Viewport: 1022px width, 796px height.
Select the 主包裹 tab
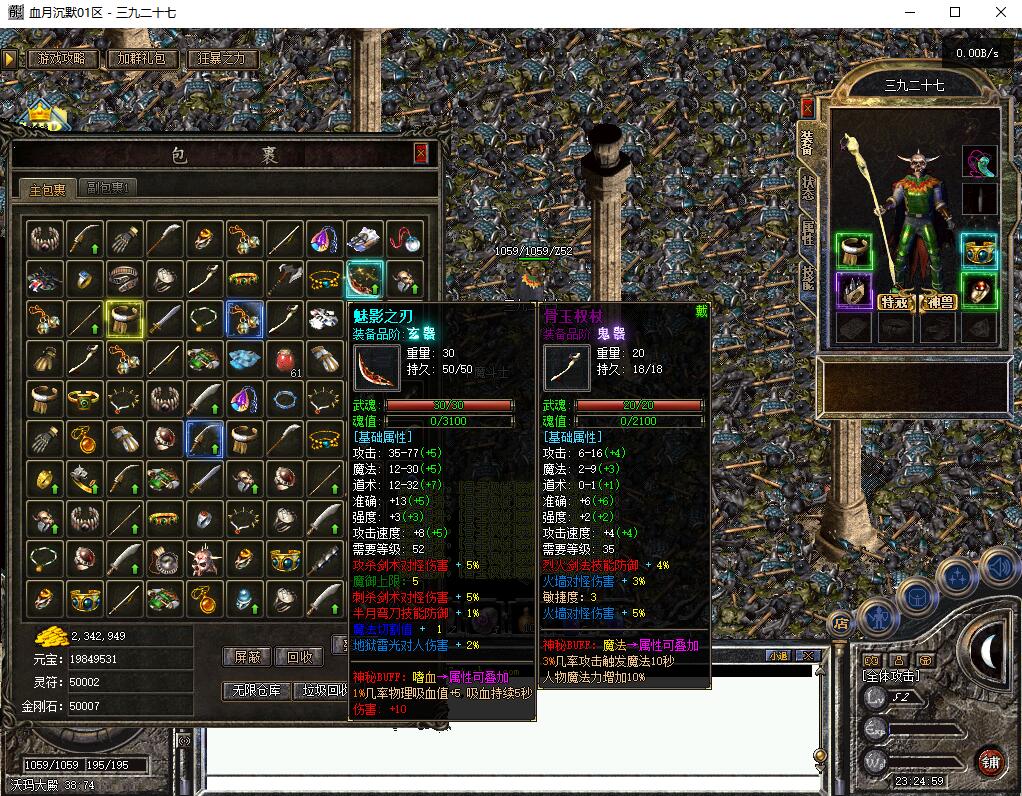pyautogui.click(x=47, y=188)
